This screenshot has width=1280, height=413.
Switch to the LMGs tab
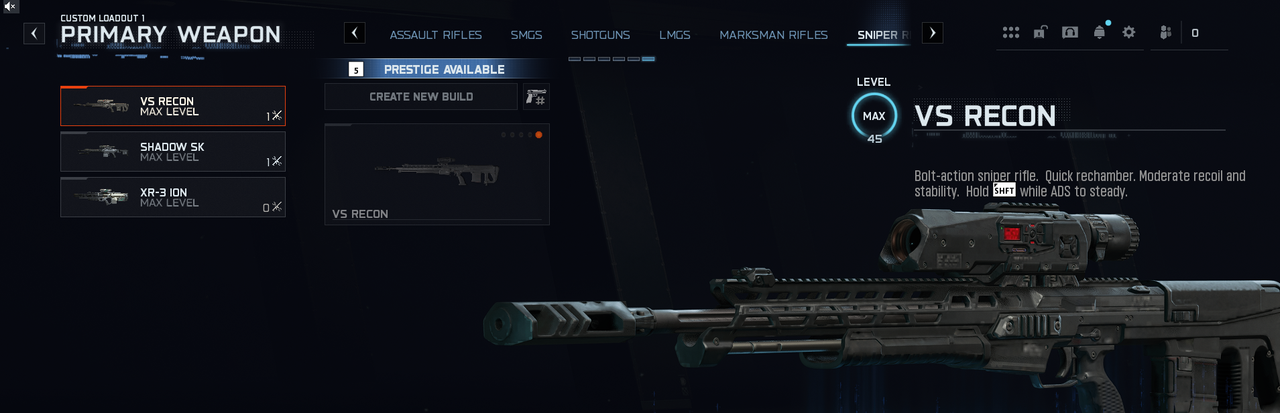click(674, 35)
